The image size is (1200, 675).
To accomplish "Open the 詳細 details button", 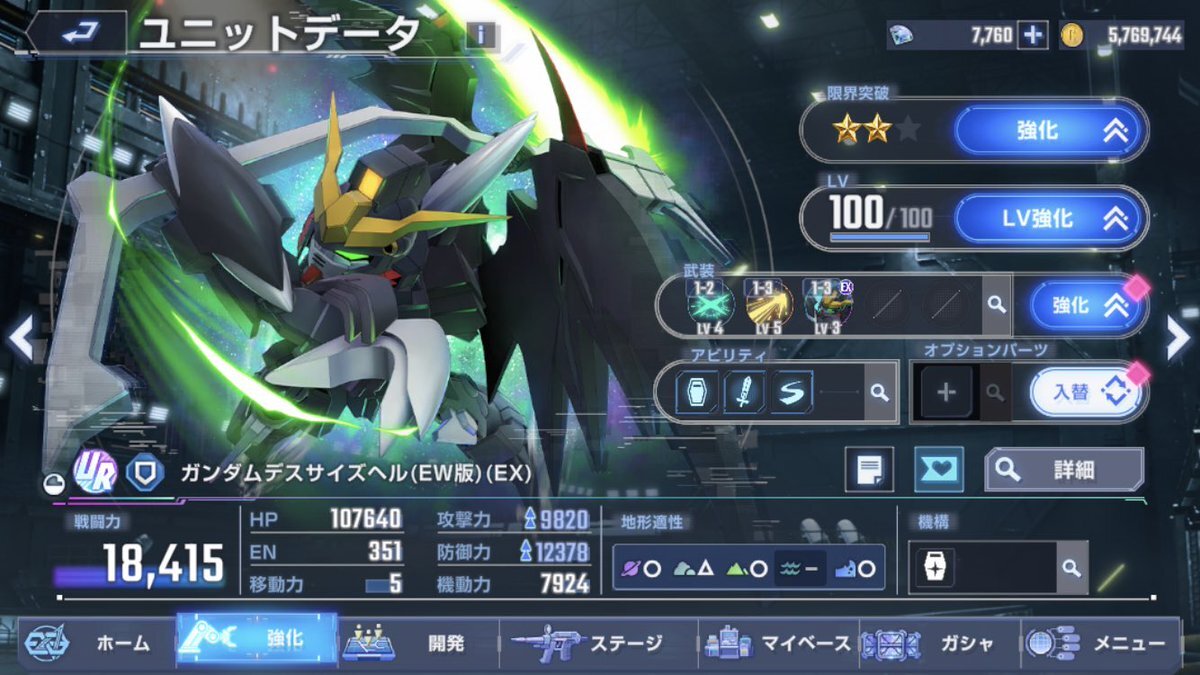I will (x=1063, y=470).
